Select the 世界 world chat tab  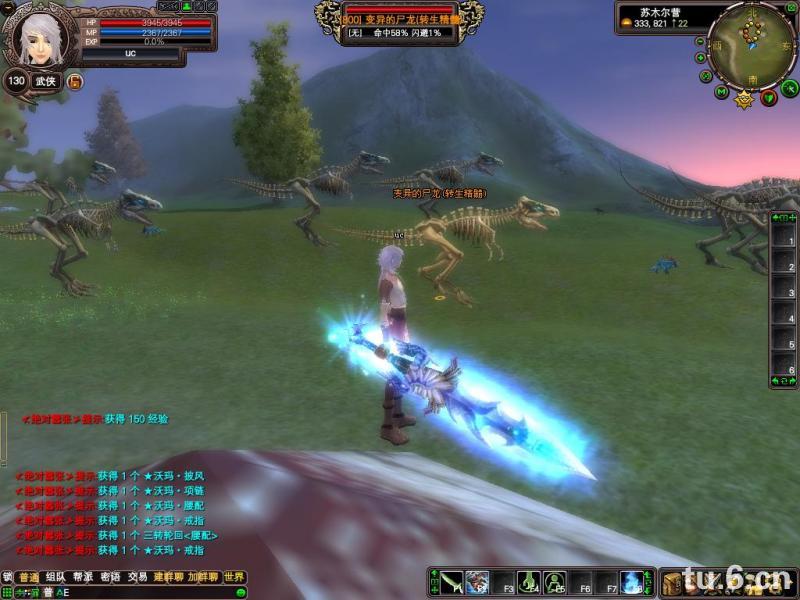click(234, 578)
